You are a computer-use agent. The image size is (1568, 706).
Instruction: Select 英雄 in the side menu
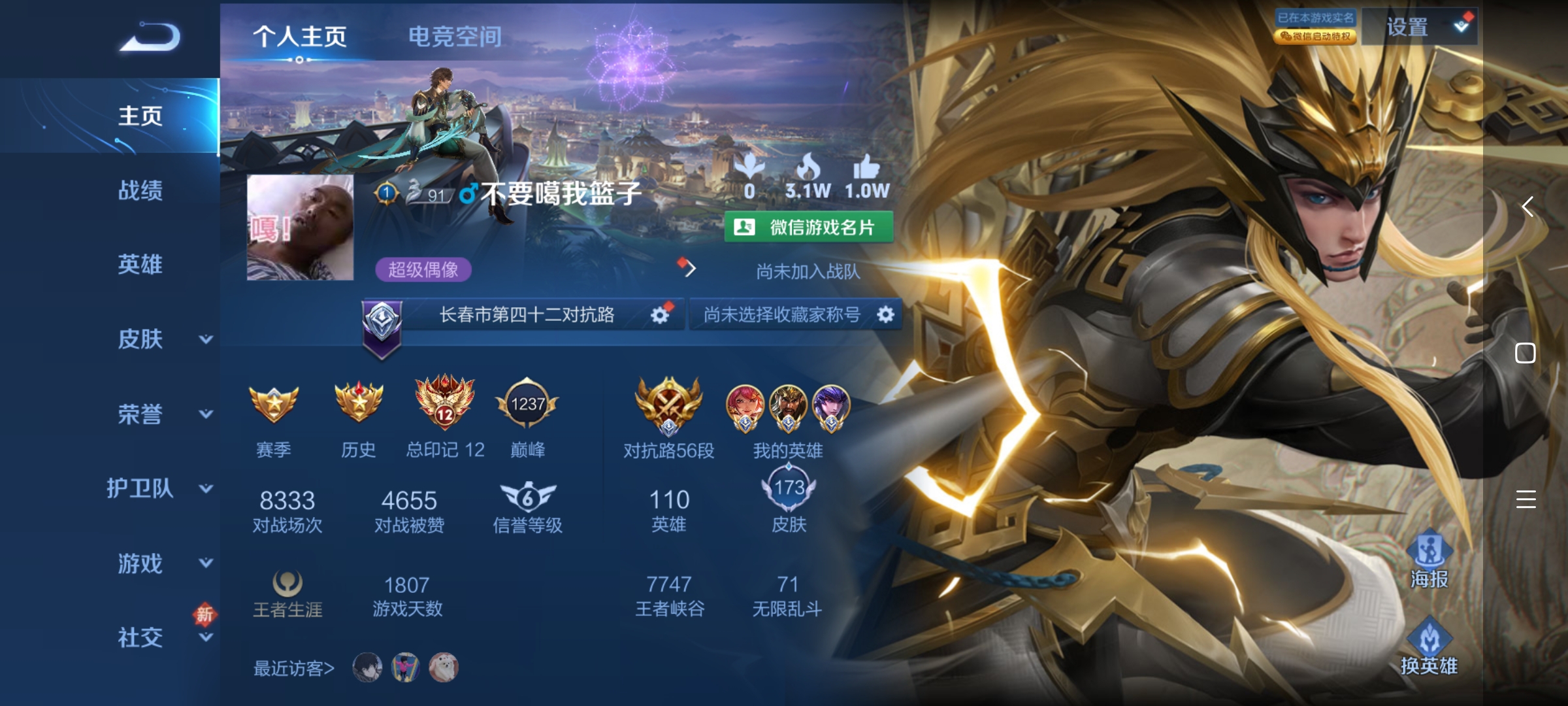[140, 265]
